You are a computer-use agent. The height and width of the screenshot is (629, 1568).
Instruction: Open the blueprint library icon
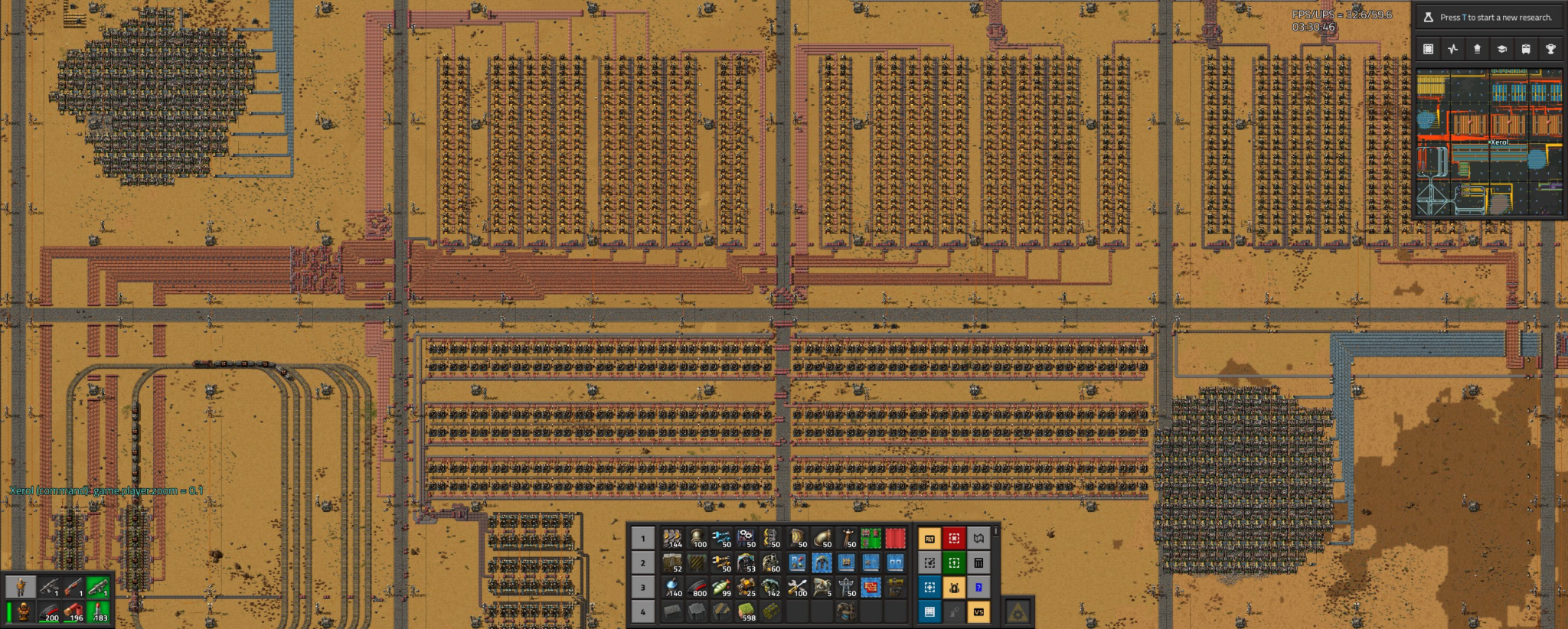click(1429, 49)
